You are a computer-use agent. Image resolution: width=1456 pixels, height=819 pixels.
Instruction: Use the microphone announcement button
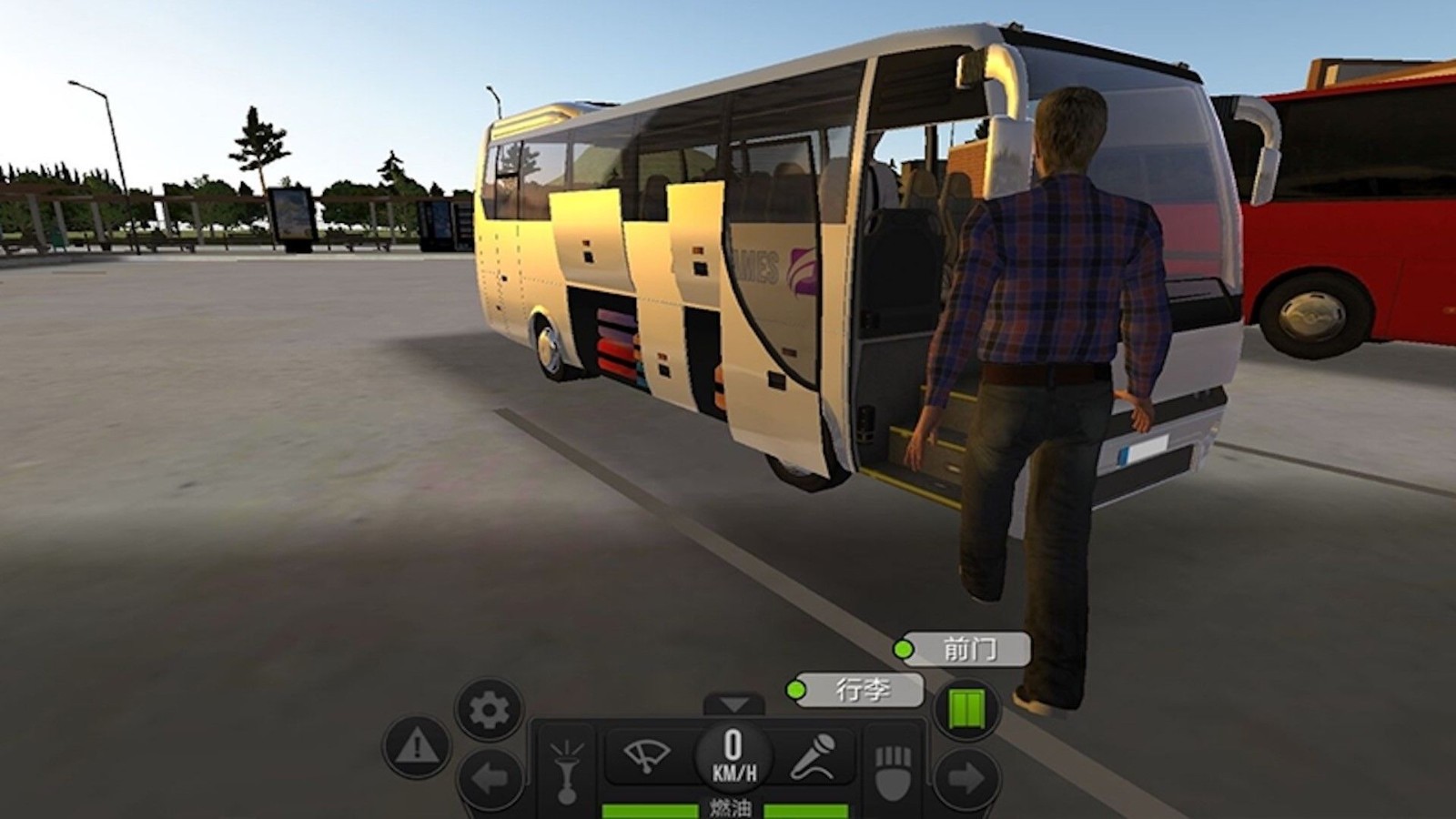pyautogui.click(x=813, y=756)
